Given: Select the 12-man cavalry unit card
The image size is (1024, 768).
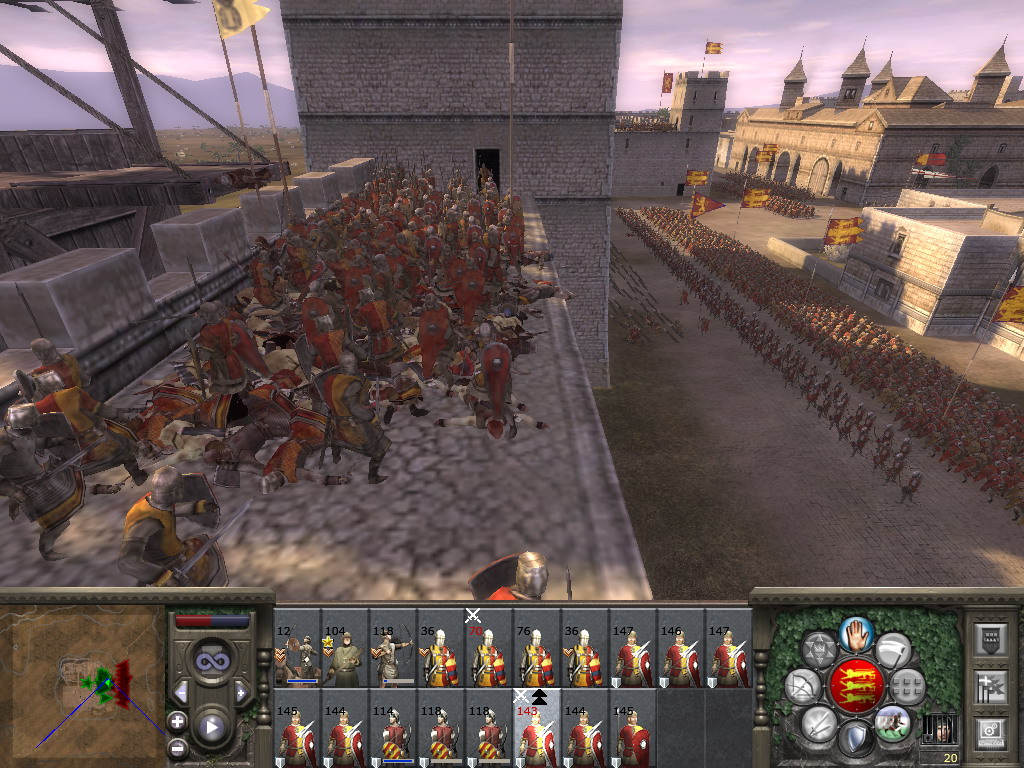Looking at the screenshot, I should (297, 649).
